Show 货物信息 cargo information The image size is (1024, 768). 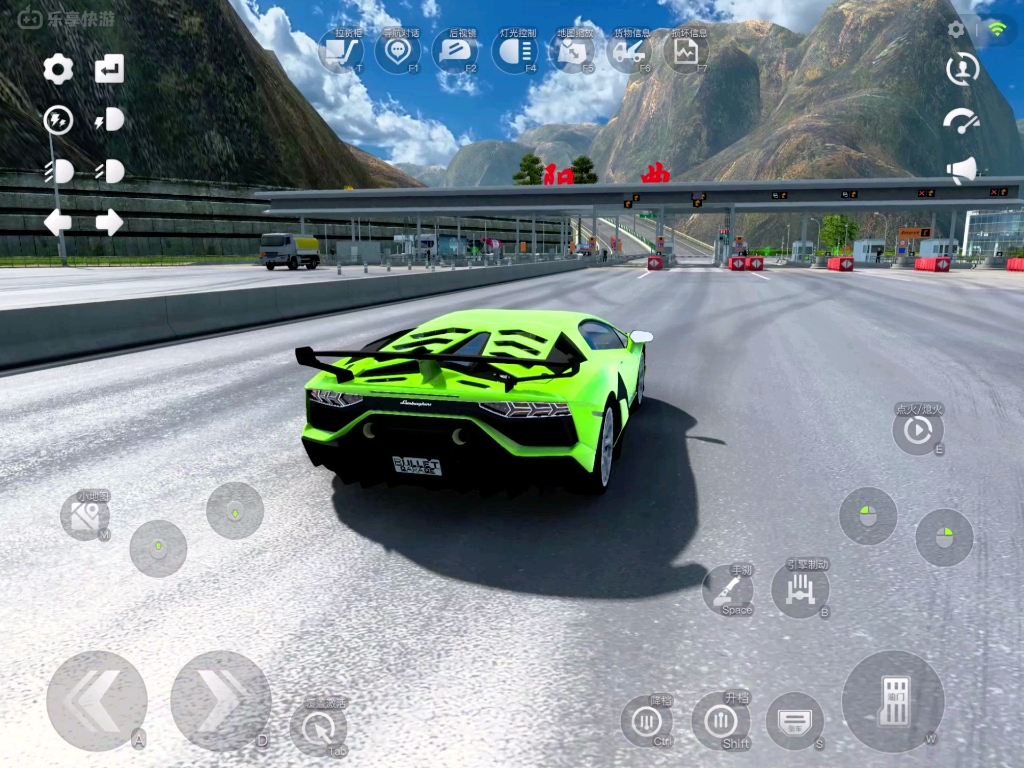(x=629, y=51)
